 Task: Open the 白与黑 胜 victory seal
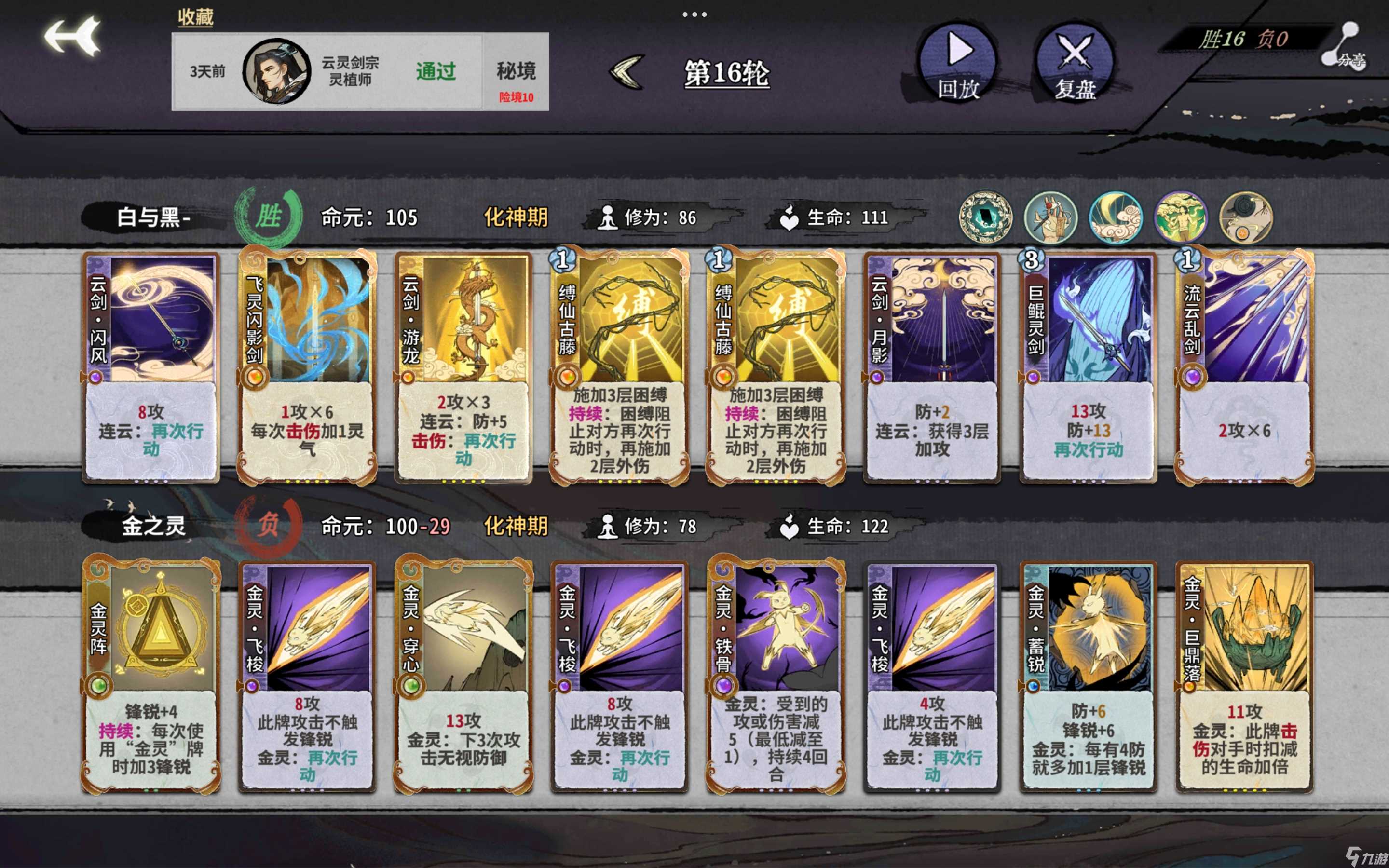pos(269,217)
